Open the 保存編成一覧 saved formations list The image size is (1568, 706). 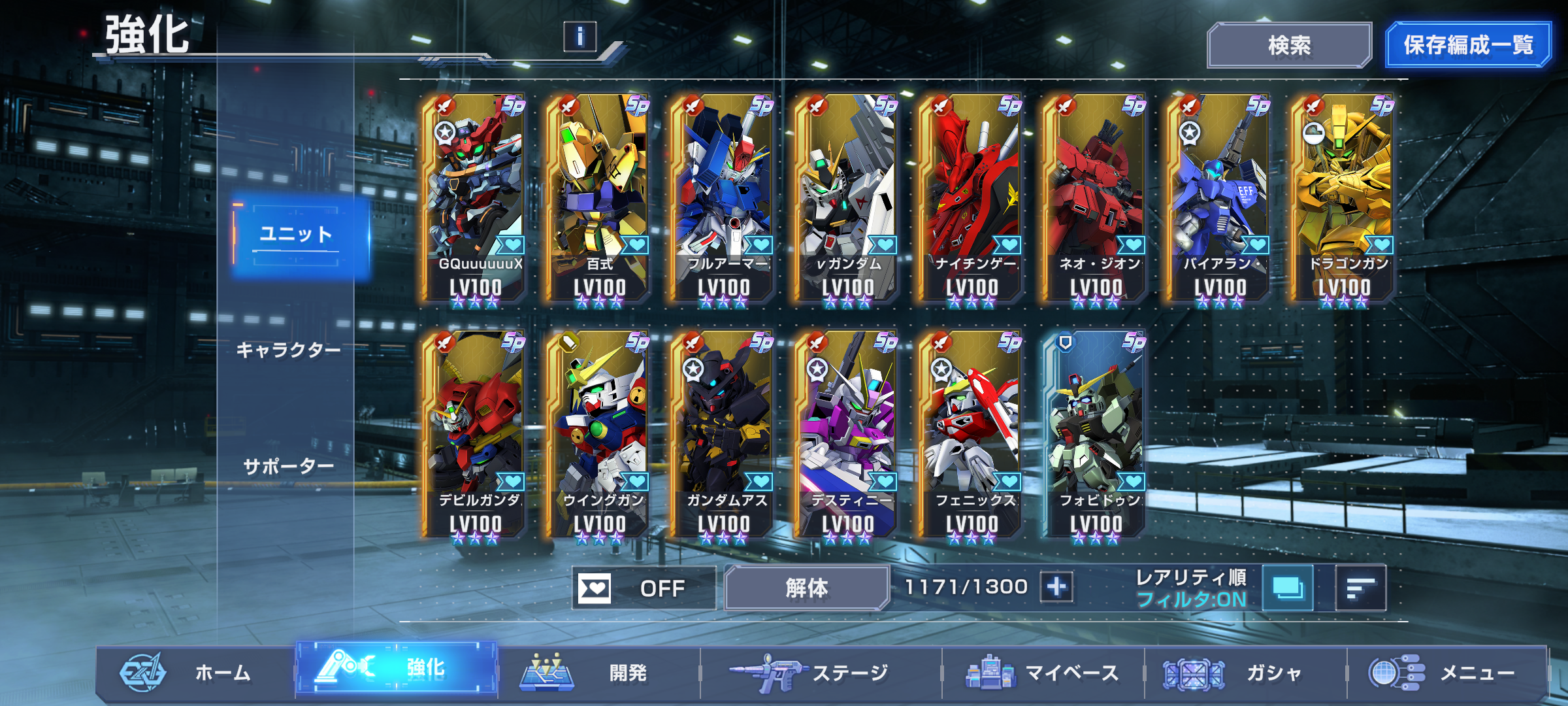(x=1467, y=45)
